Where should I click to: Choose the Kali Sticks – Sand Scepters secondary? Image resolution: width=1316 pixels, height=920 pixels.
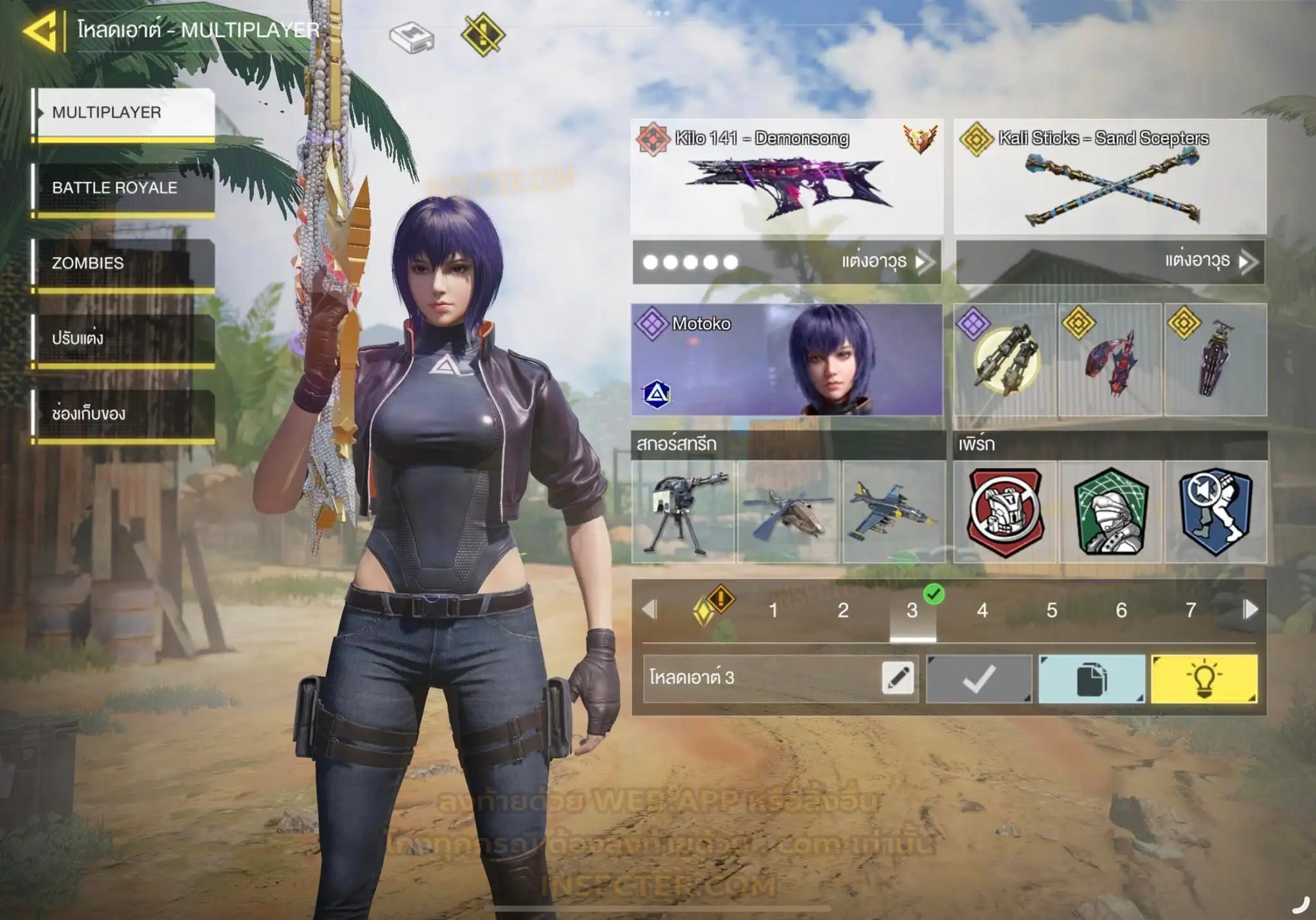[1110, 177]
